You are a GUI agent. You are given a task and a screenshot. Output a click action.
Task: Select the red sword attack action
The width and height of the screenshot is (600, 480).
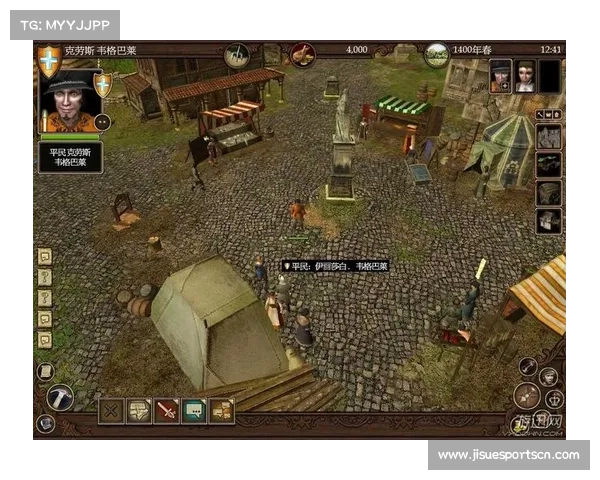166,410
